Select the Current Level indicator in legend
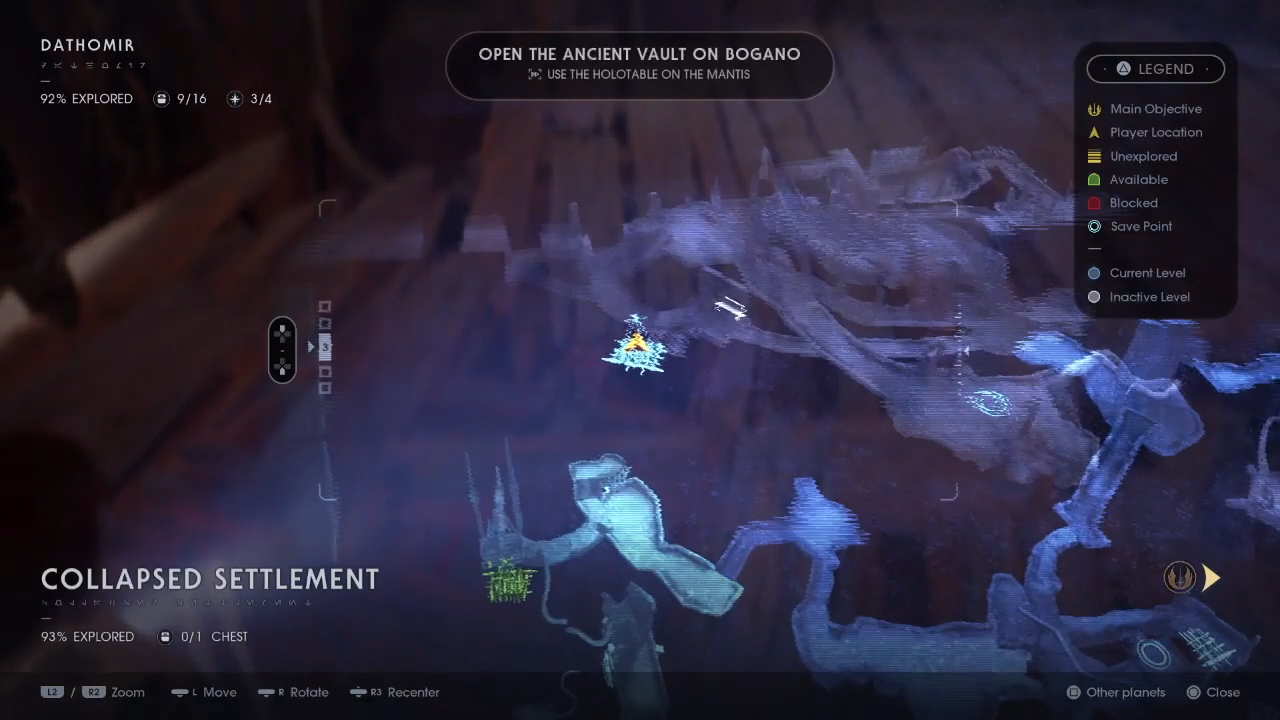This screenshot has height=720, width=1280. tap(1093, 273)
